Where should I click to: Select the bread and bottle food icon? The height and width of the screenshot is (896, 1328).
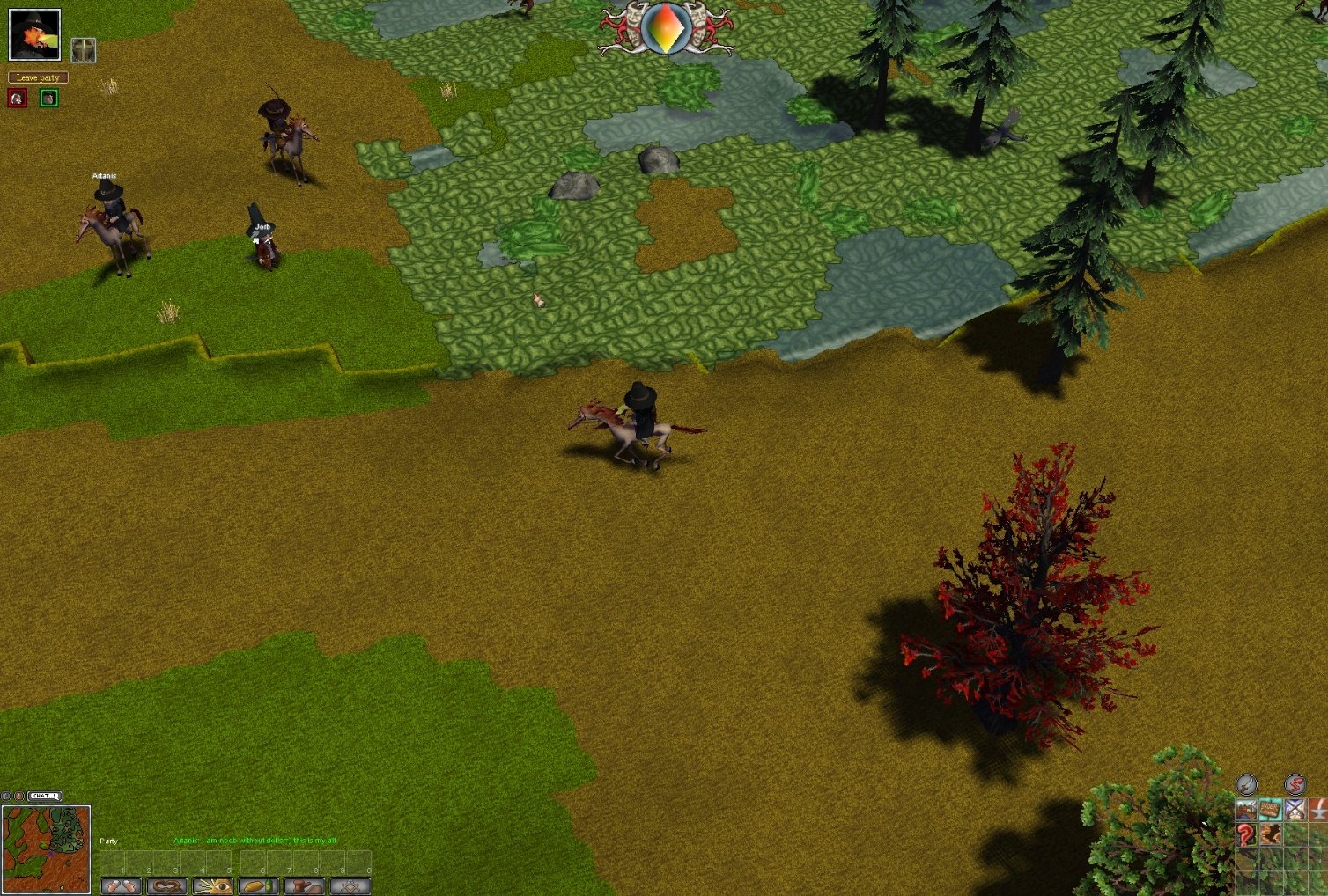258,885
